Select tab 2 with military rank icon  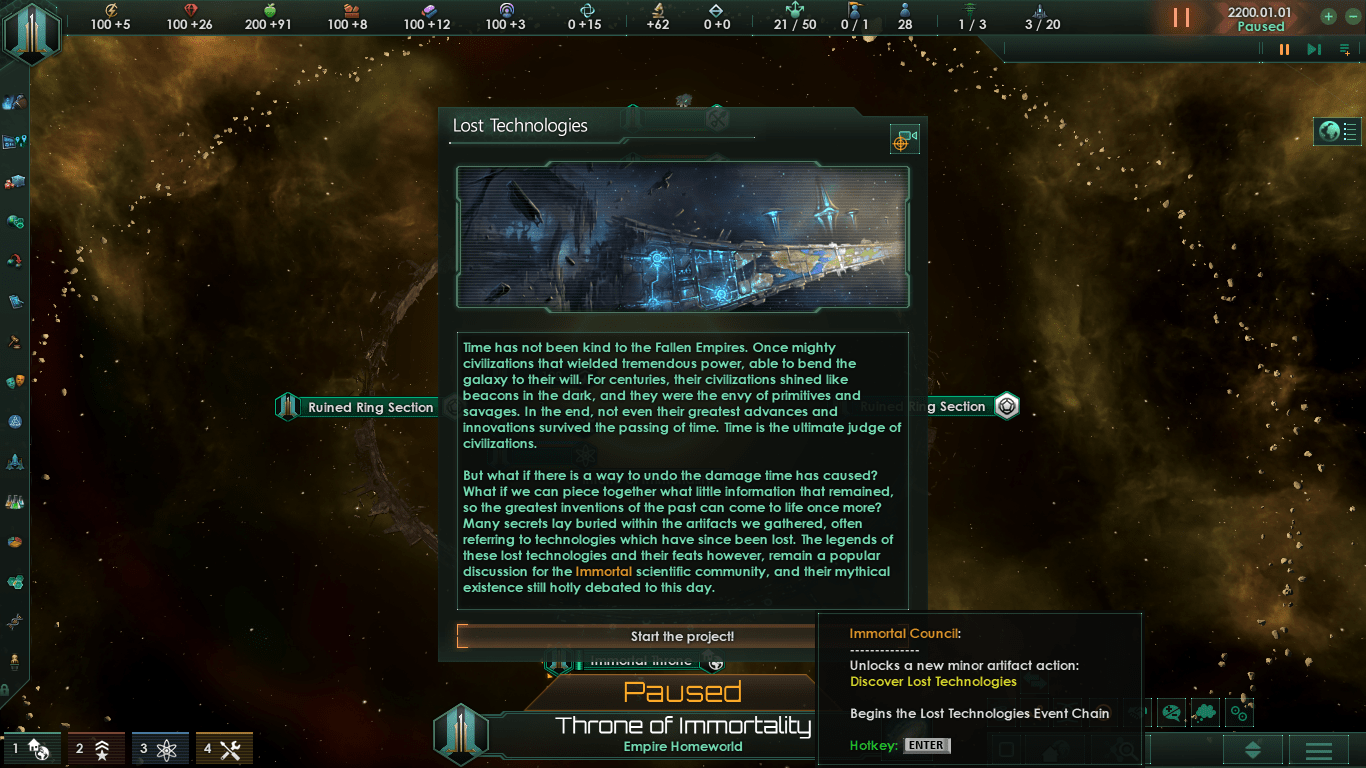[x=95, y=748]
